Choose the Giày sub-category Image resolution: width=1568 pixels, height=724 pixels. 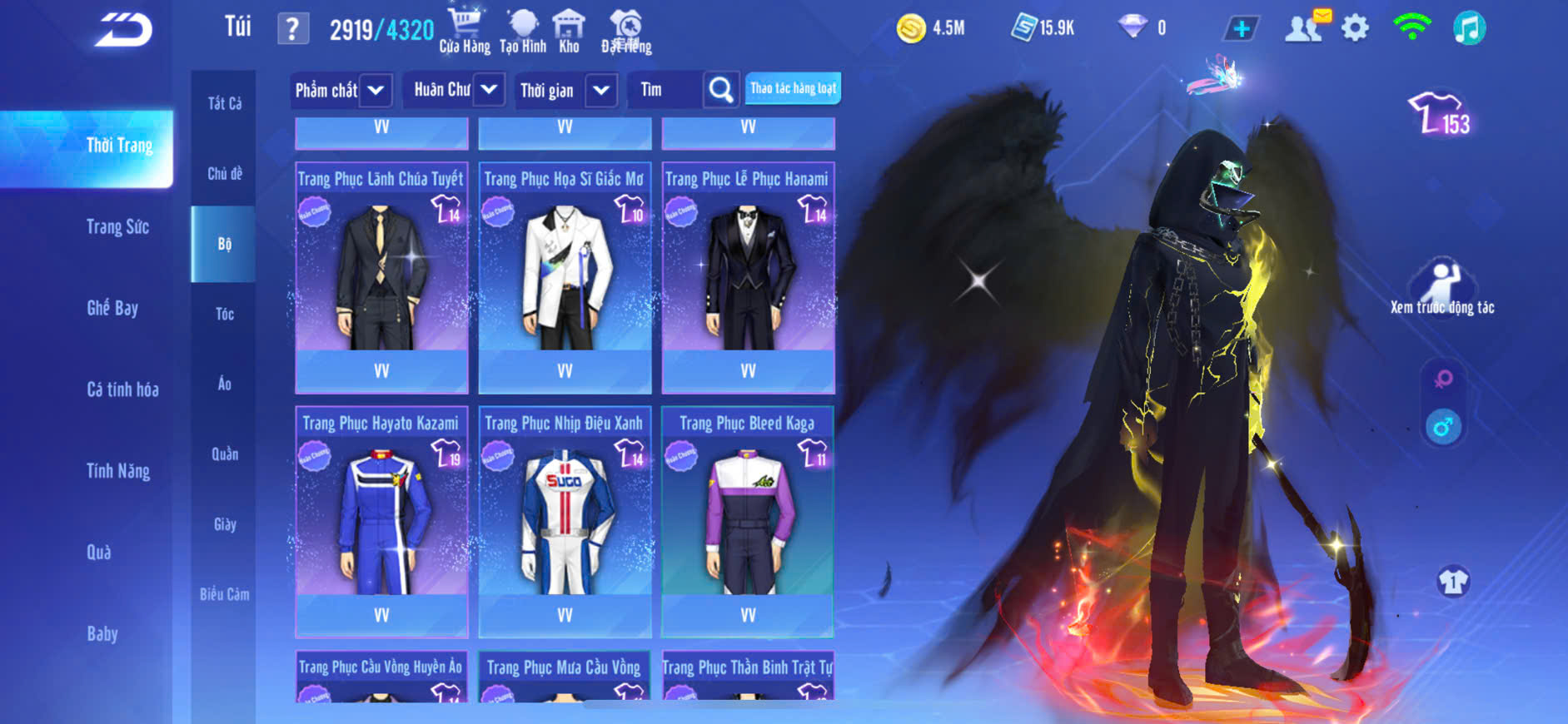pyautogui.click(x=224, y=524)
